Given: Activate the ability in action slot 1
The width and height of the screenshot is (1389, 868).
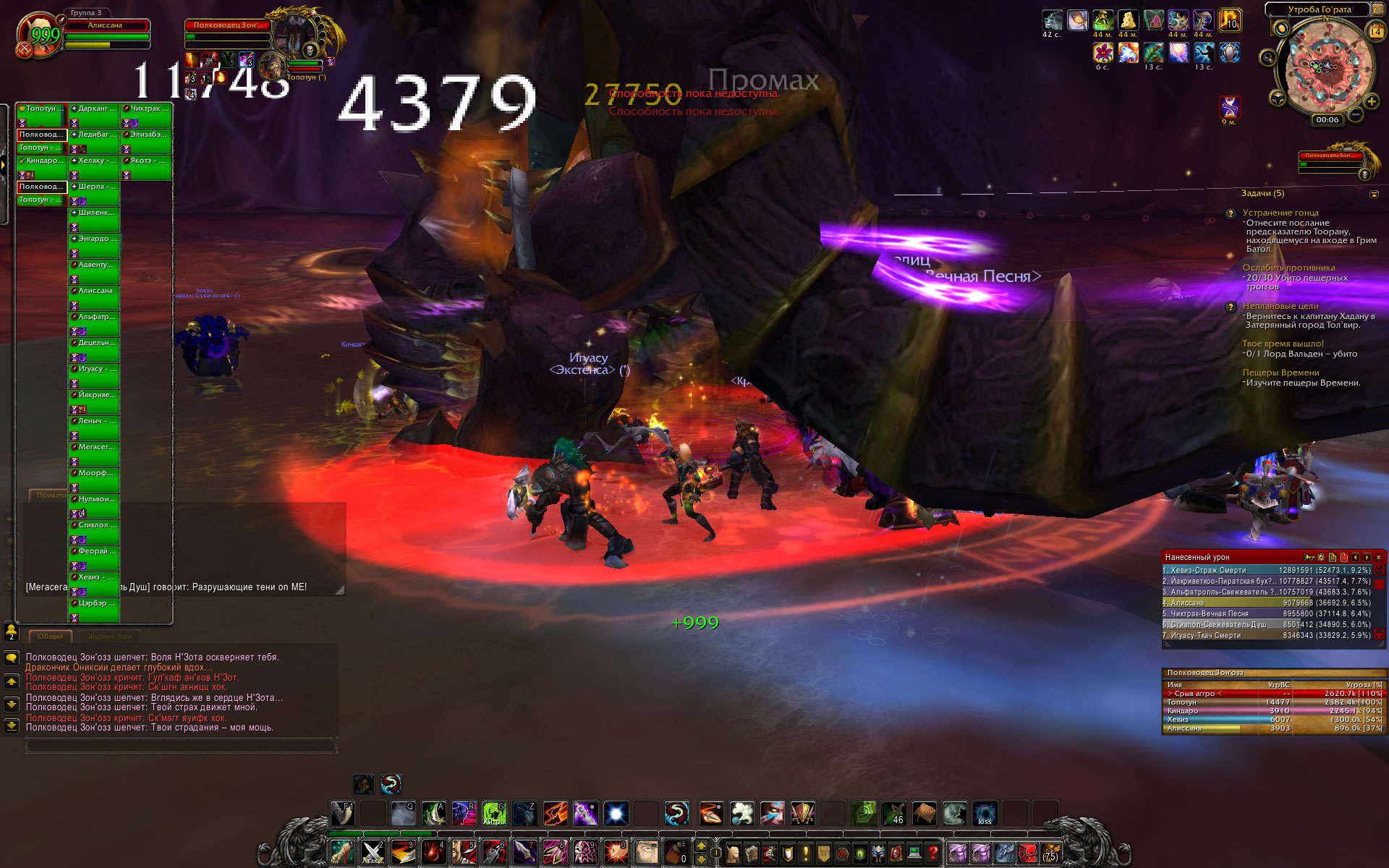Looking at the screenshot, I should coord(342,851).
